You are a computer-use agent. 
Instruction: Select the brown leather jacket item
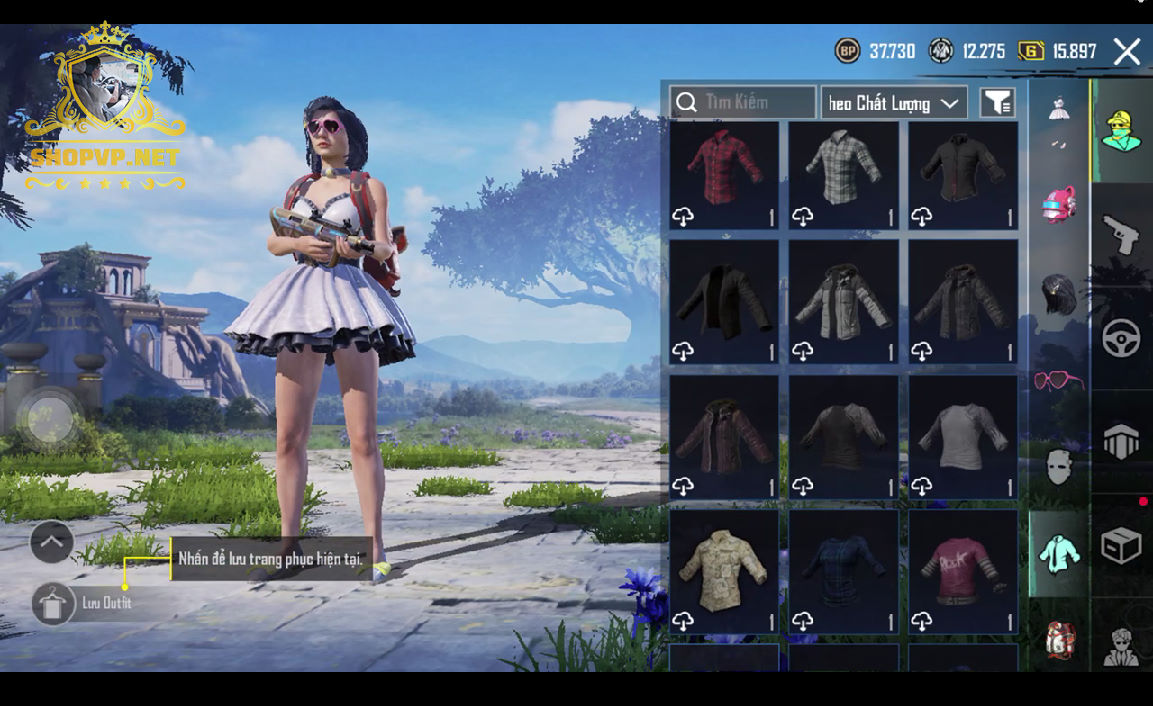[724, 437]
